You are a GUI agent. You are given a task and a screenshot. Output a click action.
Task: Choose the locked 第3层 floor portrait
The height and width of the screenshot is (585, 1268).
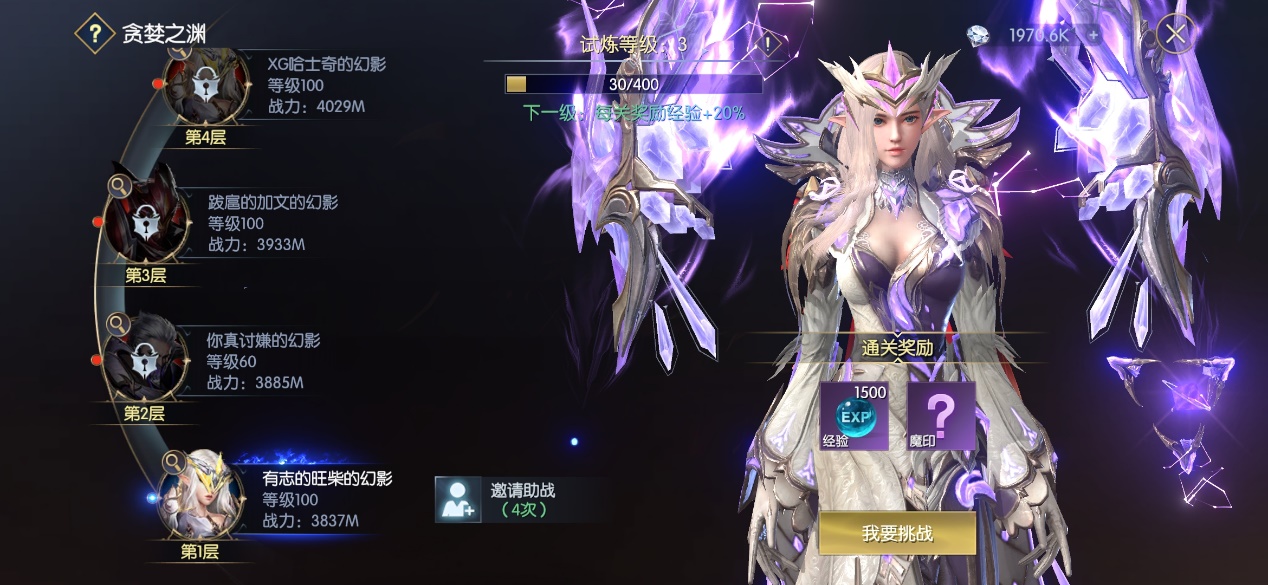pos(146,222)
